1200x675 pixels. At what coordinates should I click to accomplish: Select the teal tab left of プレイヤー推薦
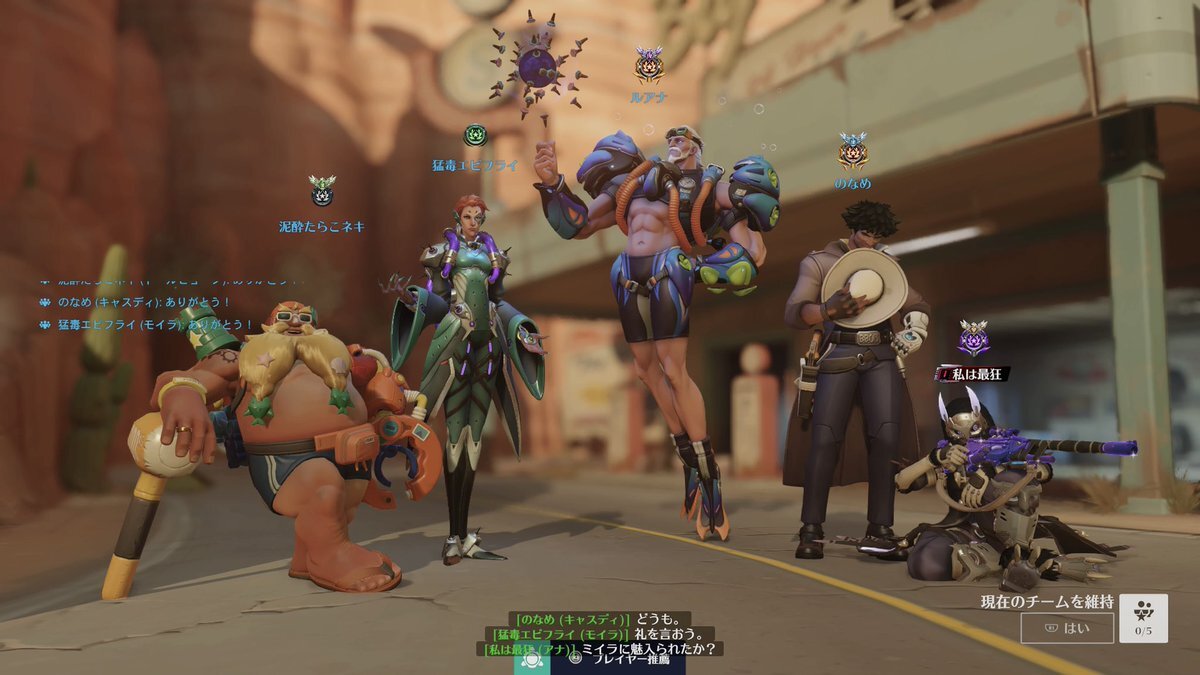(532, 659)
